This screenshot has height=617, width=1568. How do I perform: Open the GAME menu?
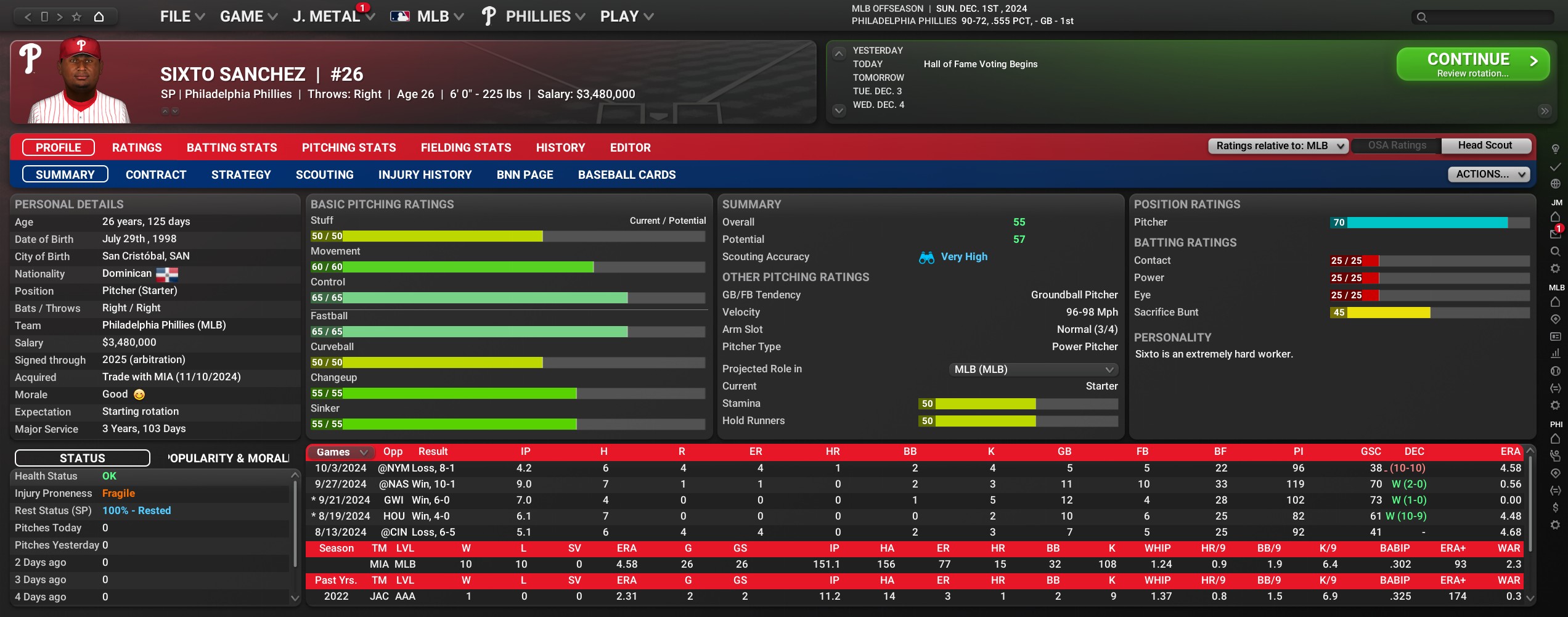click(248, 17)
